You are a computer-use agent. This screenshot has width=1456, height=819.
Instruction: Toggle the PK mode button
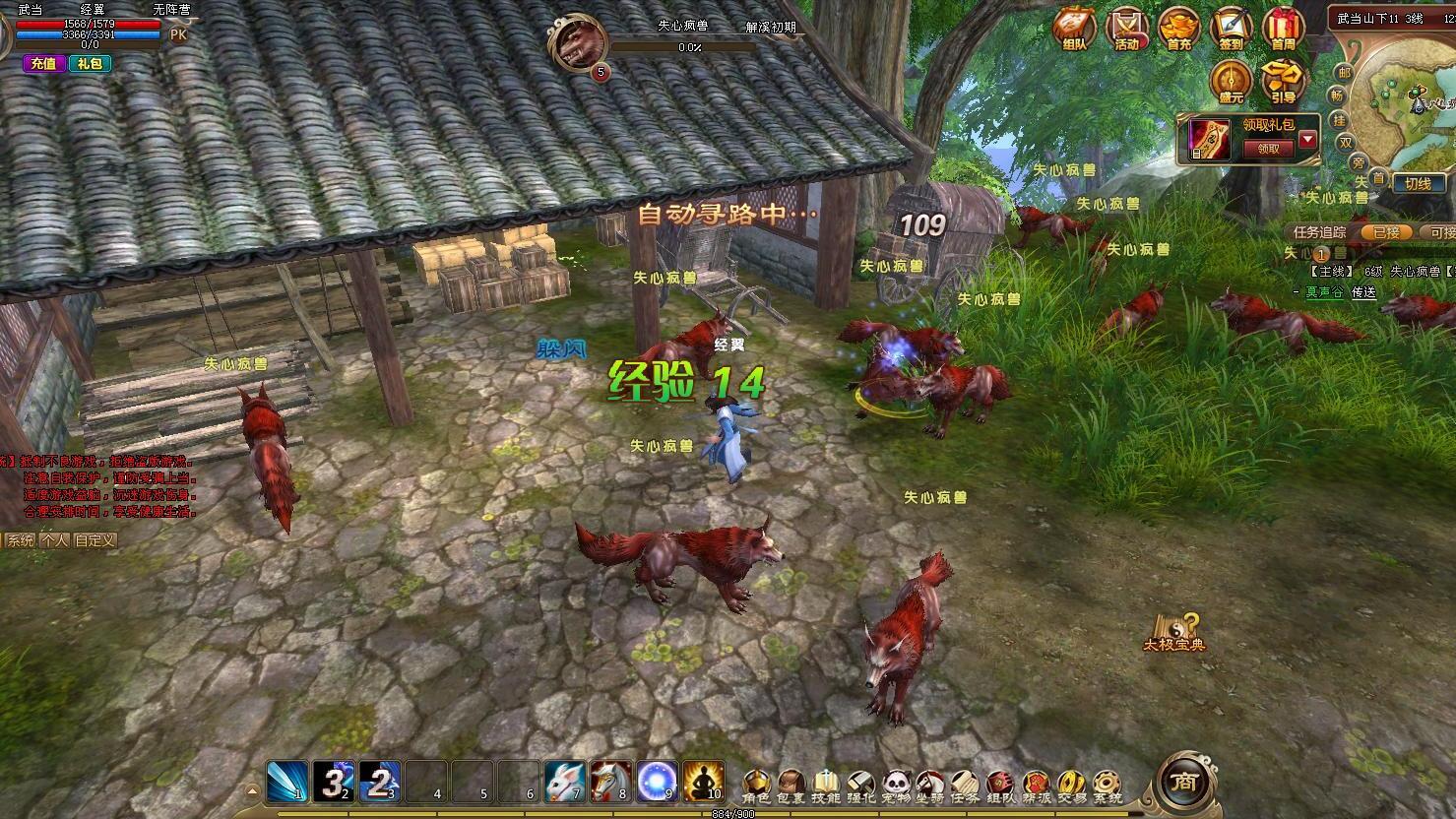[178, 34]
